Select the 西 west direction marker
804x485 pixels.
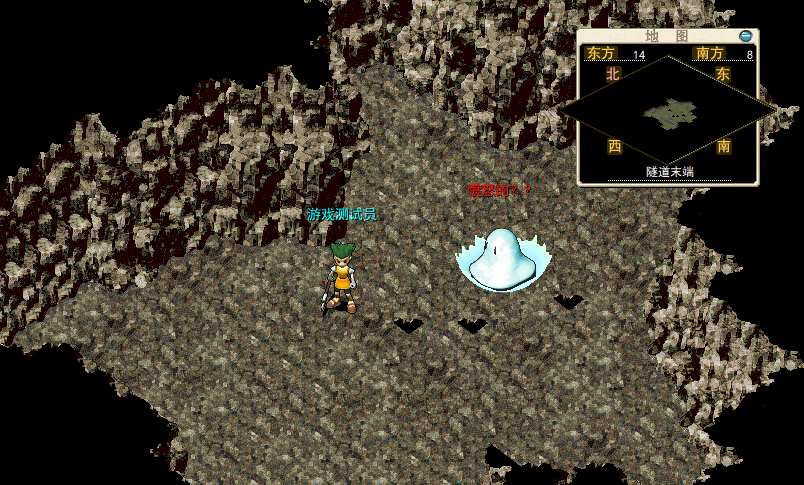coord(615,146)
